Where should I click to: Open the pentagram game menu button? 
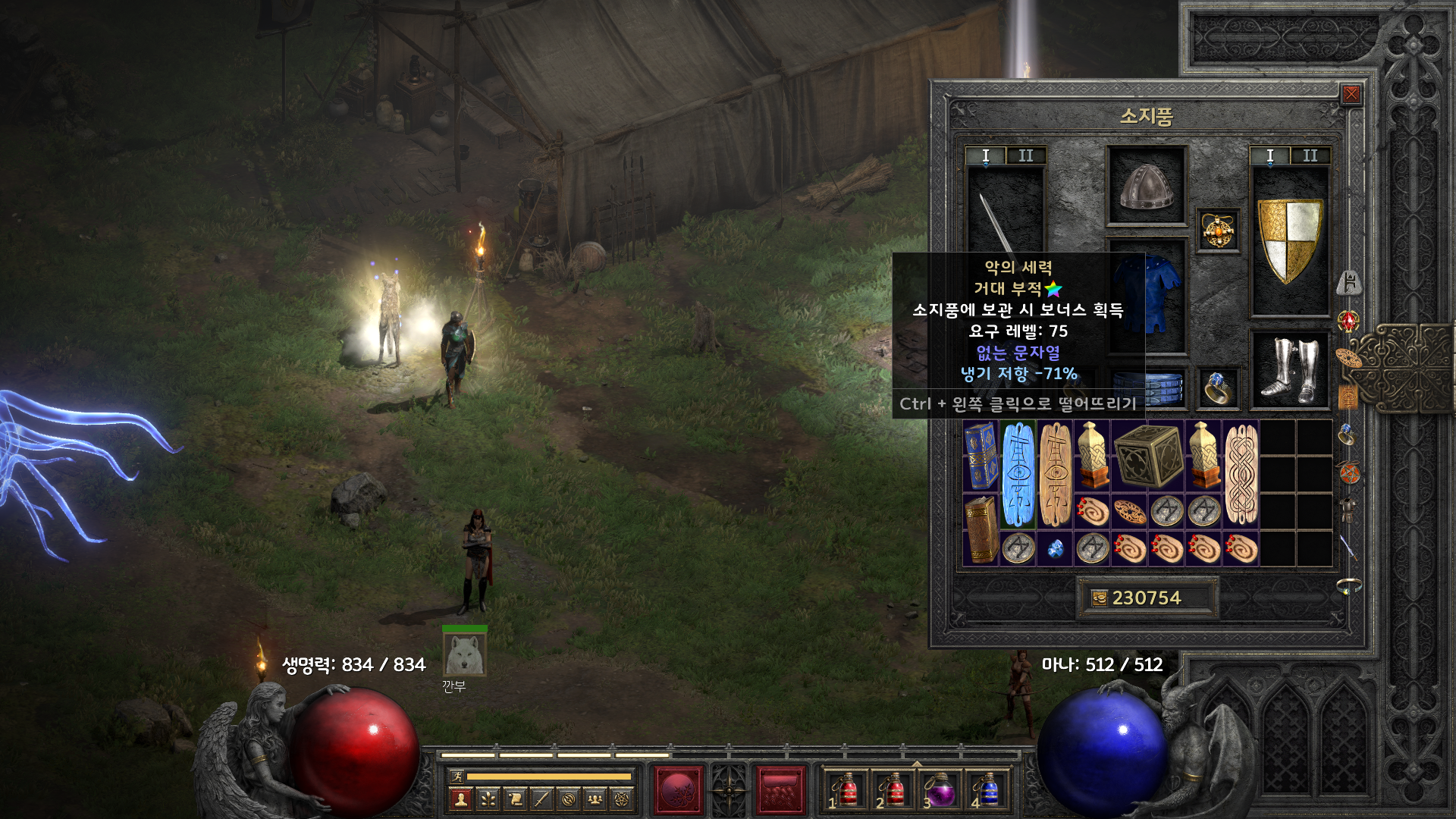pos(622,799)
